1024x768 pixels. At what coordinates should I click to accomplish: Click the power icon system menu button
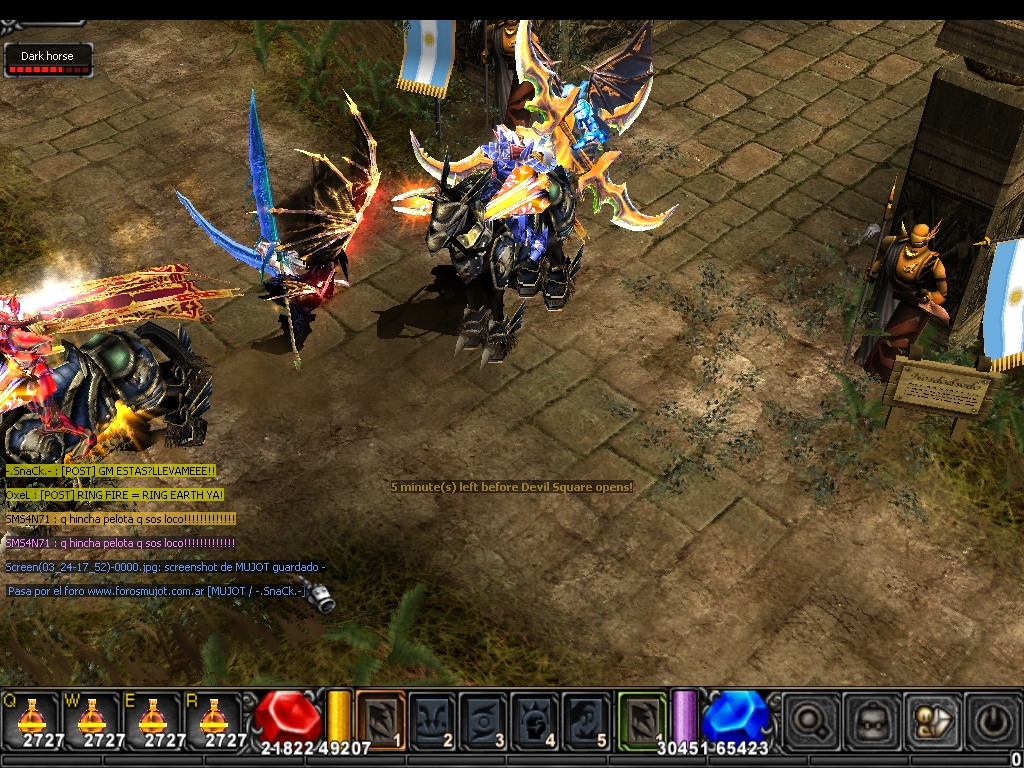point(993,718)
